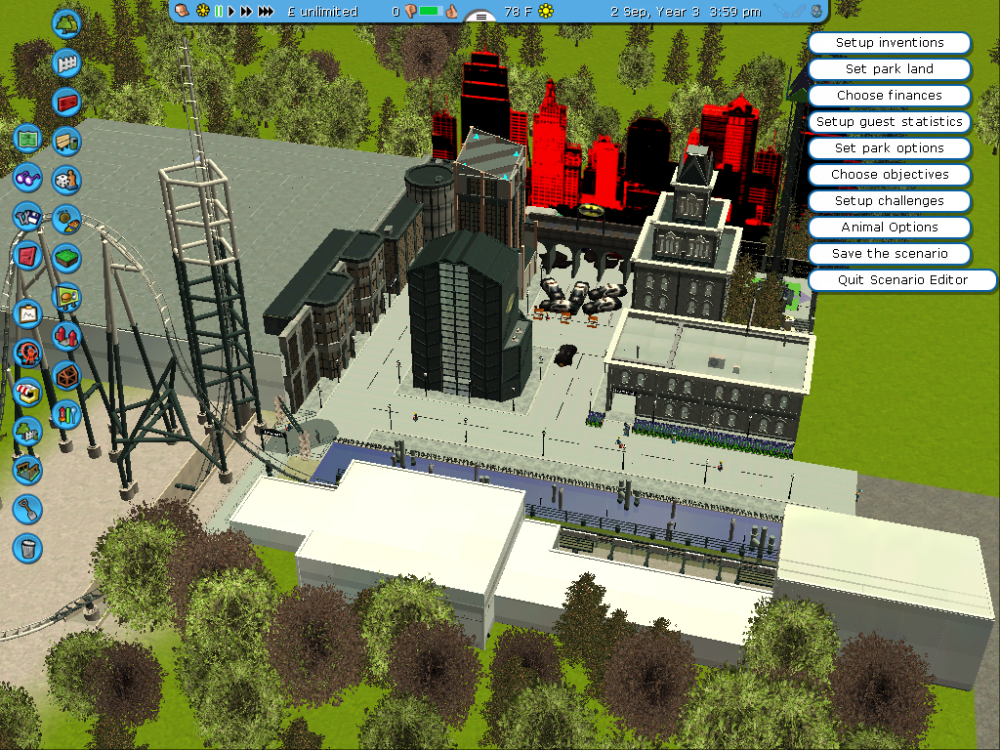Open the Setup inventions menu
Image resolution: width=1000 pixels, height=750 pixels.
[x=889, y=43]
